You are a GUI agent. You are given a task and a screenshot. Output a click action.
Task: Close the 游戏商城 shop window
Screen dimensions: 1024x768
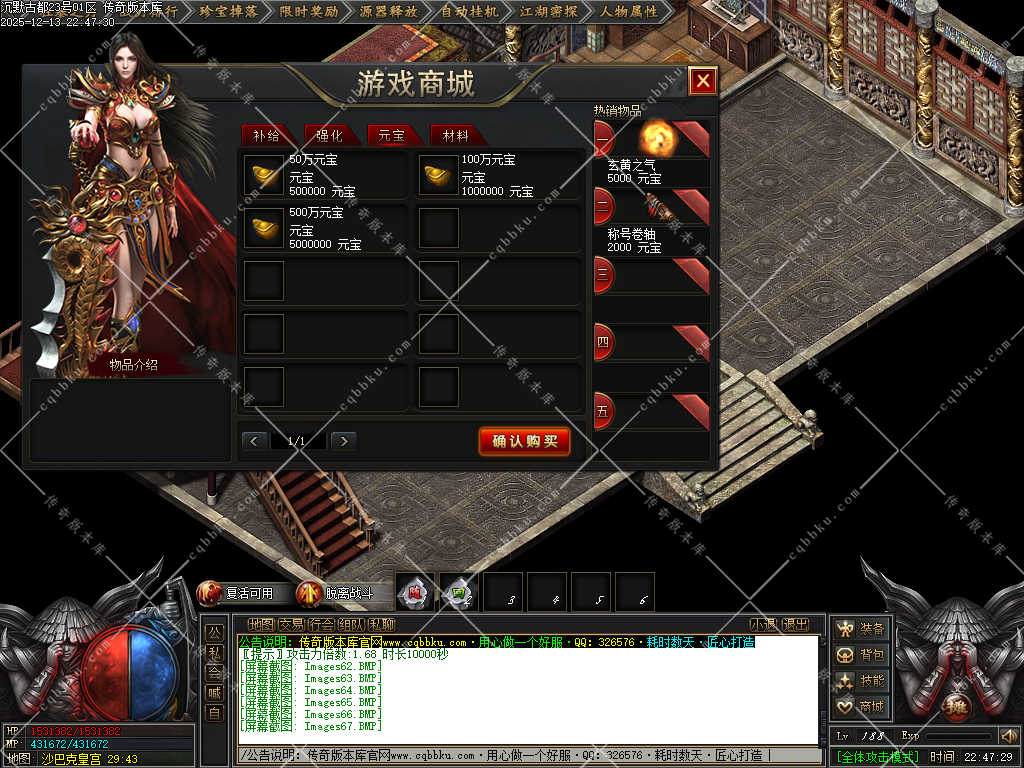pos(703,81)
